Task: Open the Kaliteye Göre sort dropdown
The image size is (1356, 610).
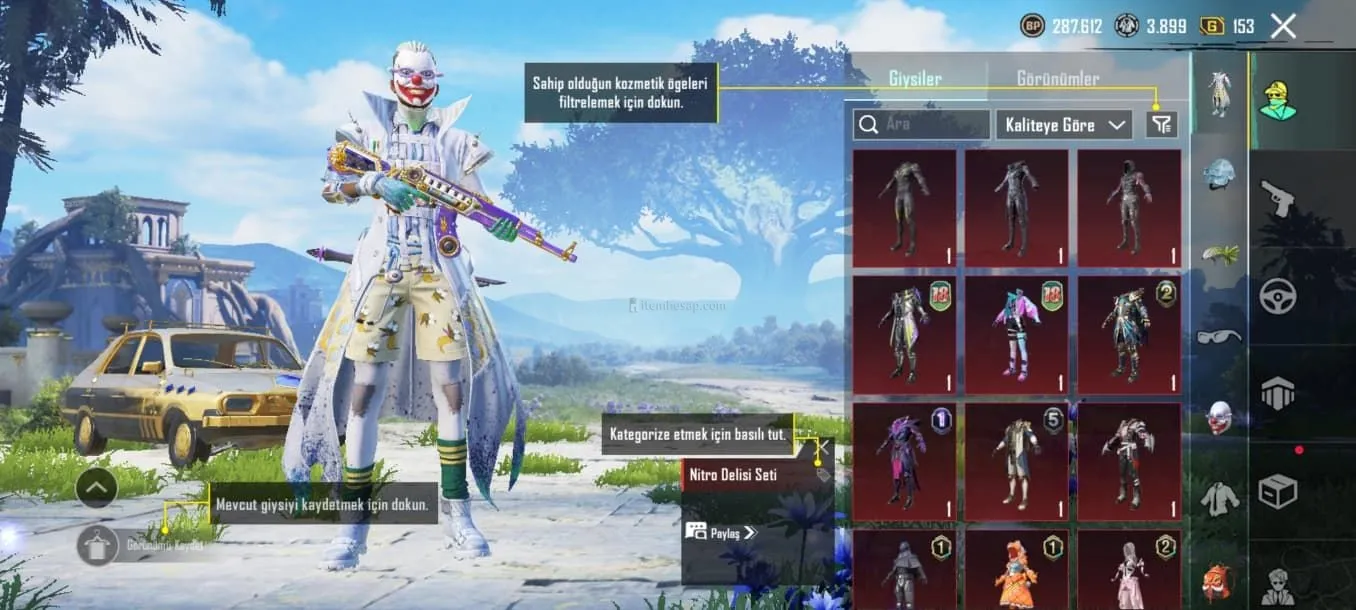Action: point(1064,125)
